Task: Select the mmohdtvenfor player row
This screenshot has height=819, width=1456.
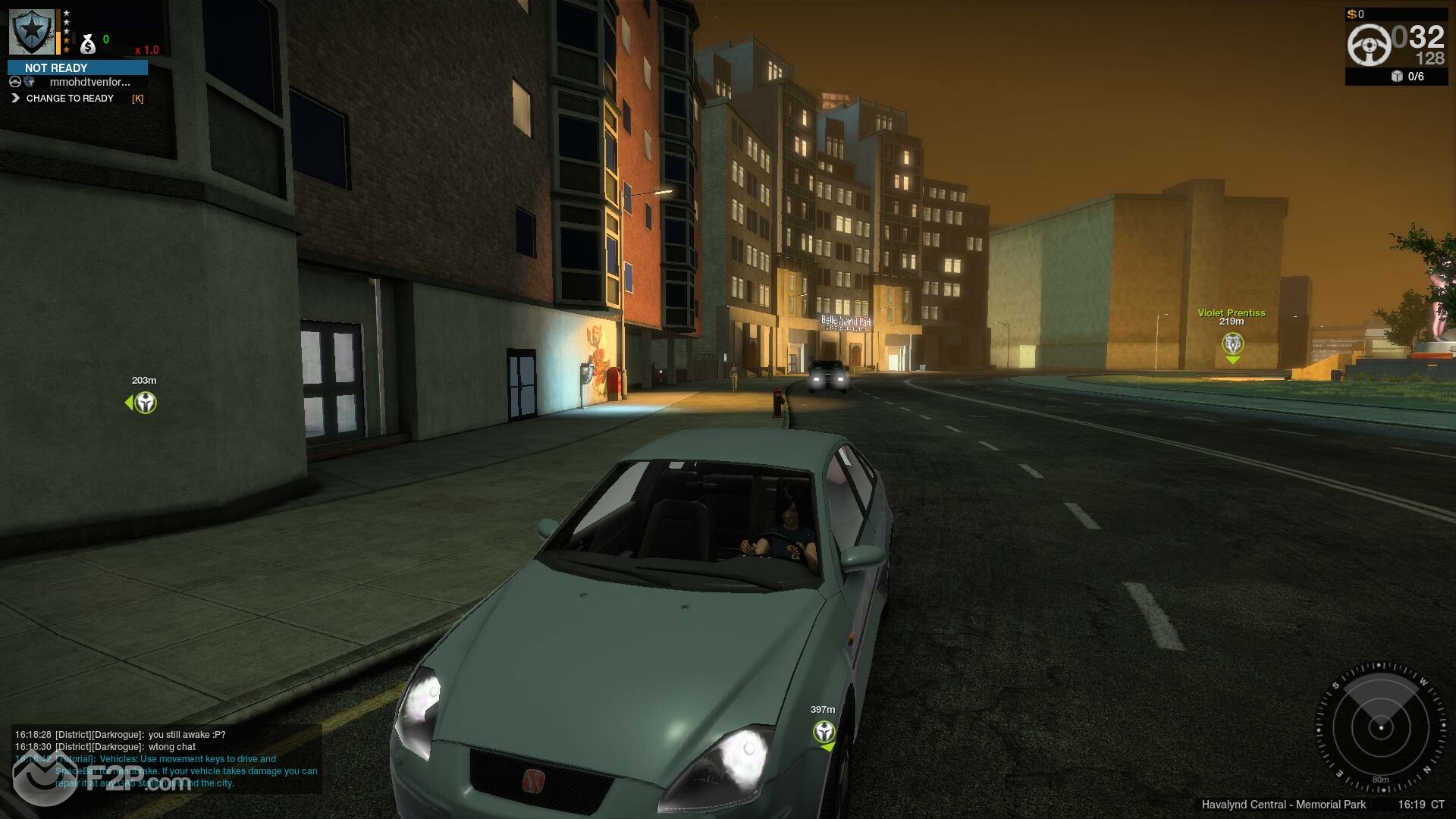Action: click(89, 82)
